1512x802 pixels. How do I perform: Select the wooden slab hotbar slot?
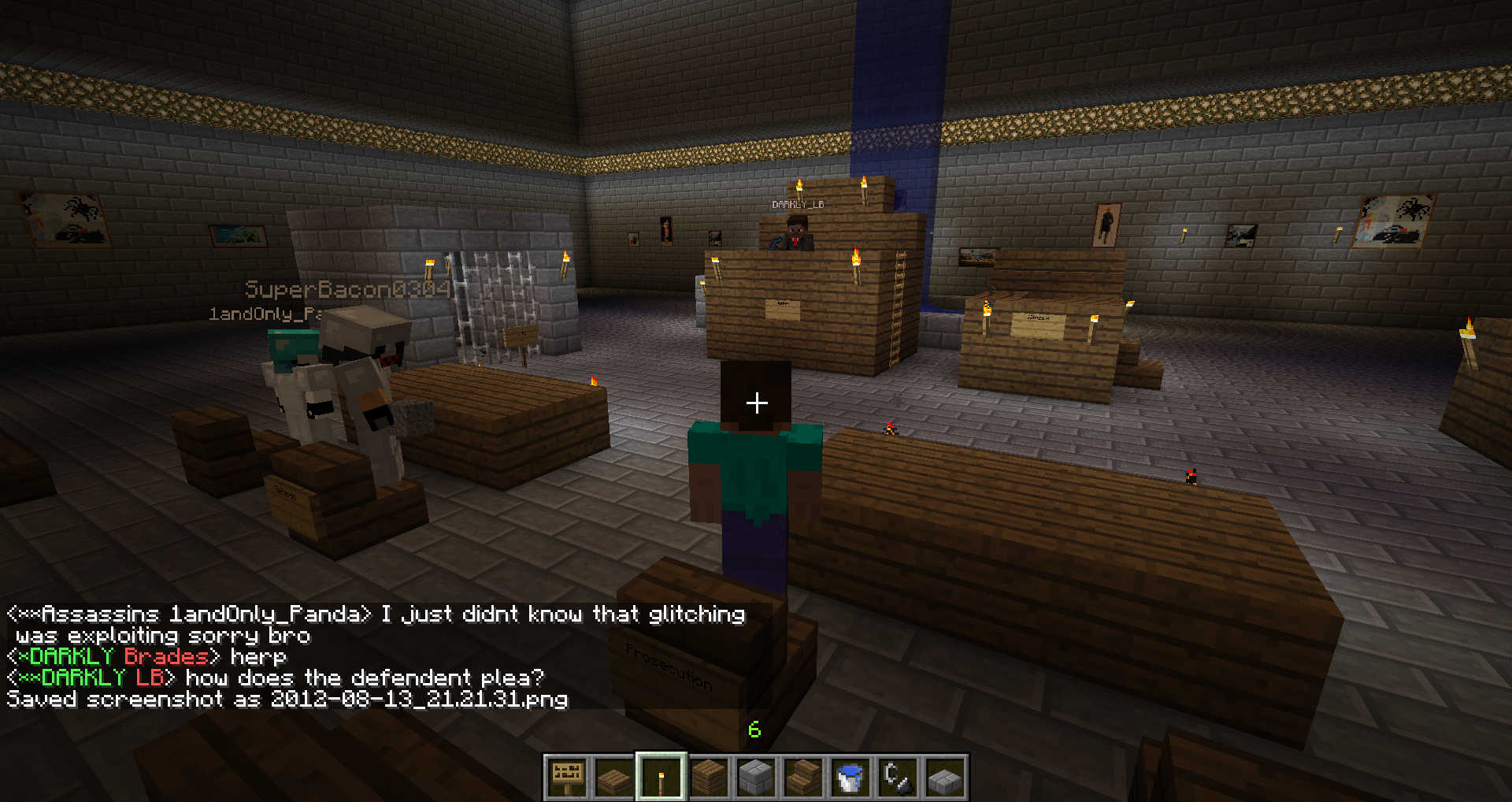click(x=614, y=777)
